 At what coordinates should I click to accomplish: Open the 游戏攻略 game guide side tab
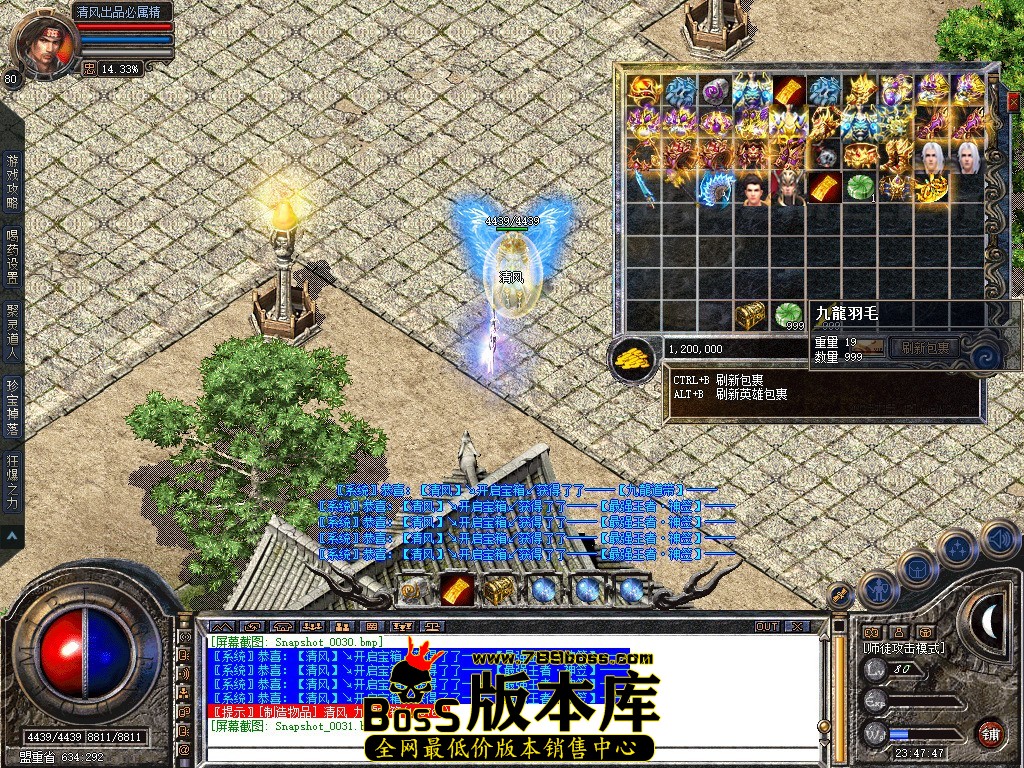point(12,180)
